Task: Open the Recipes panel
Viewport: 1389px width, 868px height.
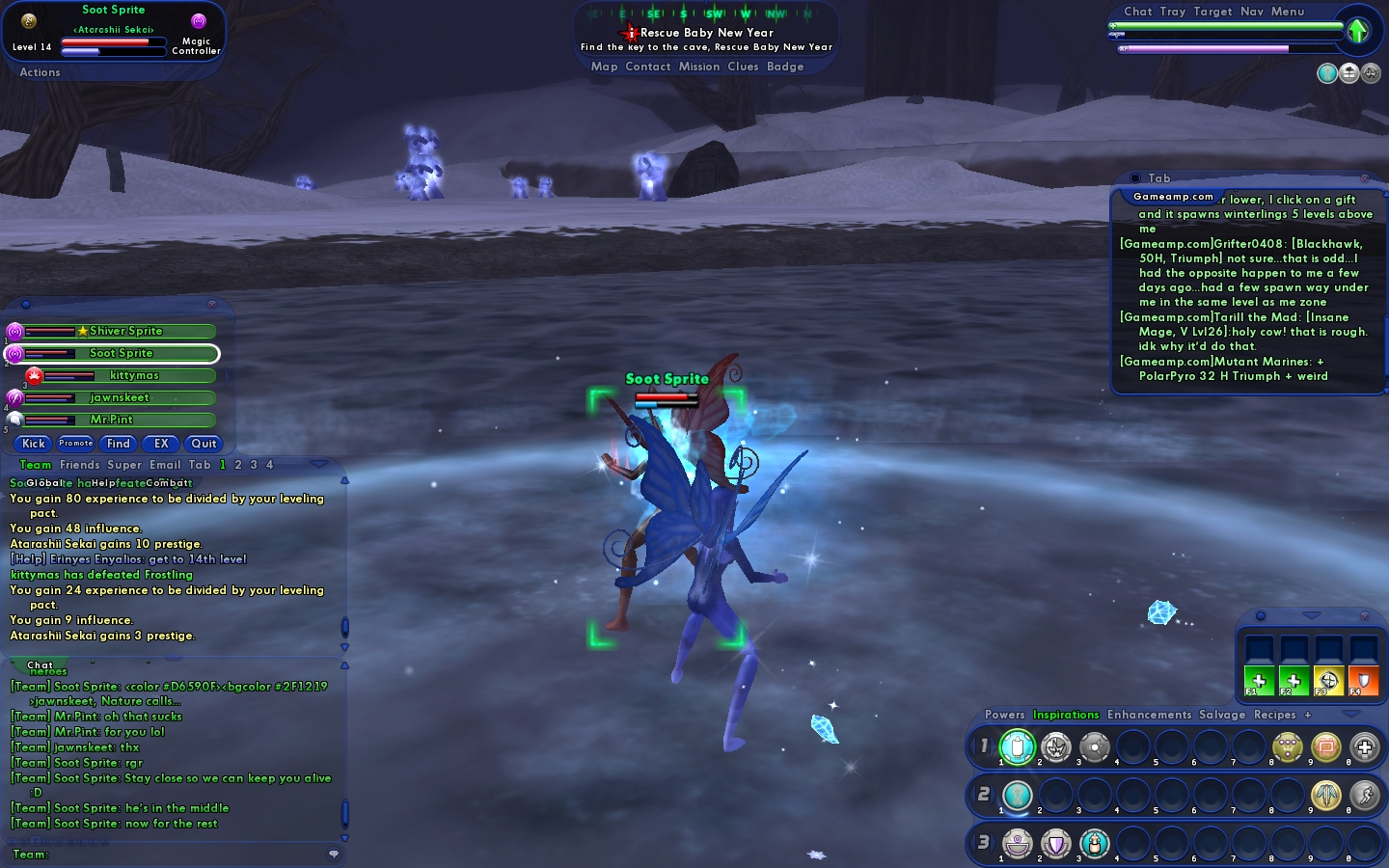Action: click(x=1274, y=715)
